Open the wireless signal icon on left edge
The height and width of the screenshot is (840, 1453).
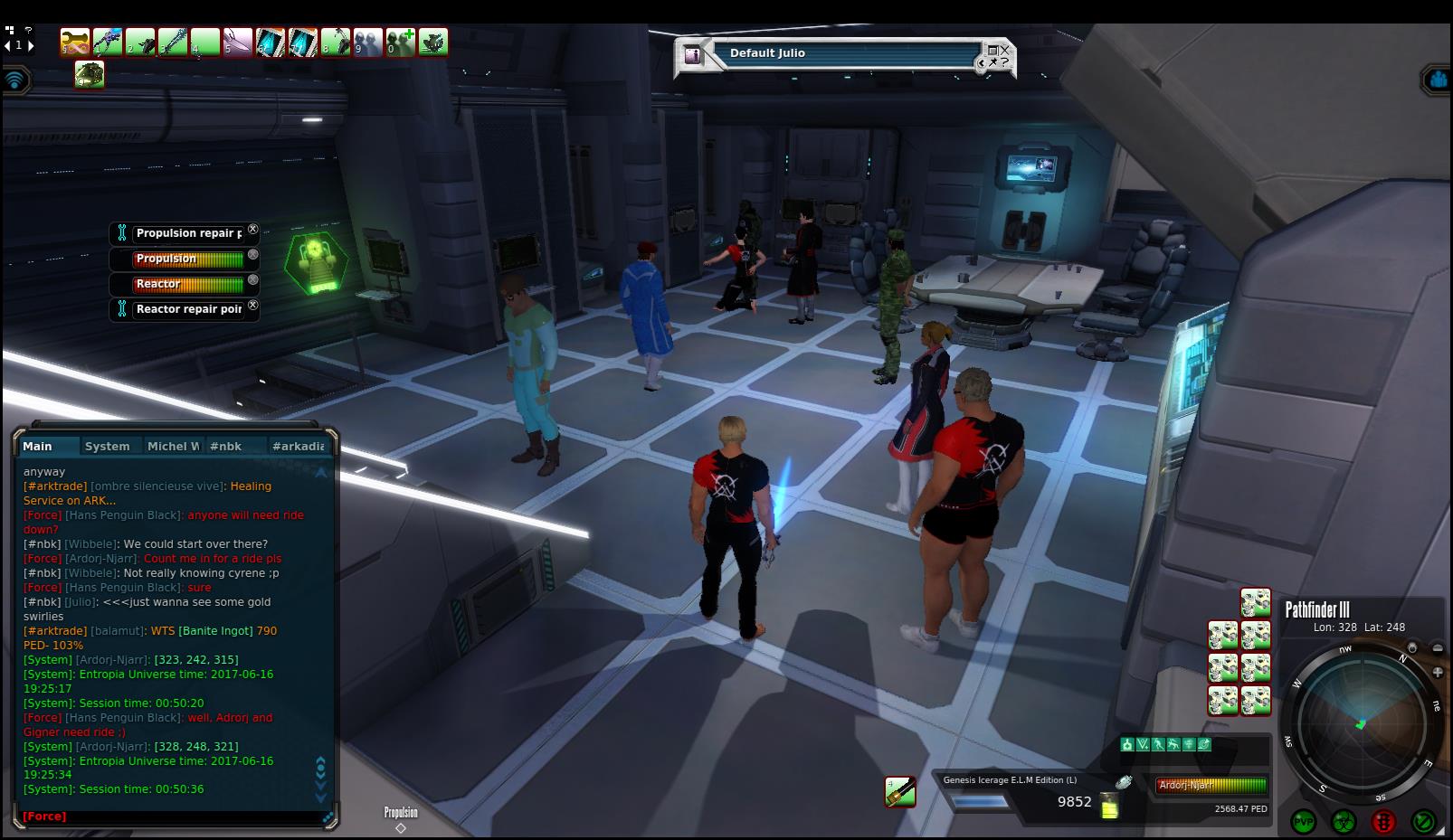click(x=15, y=80)
